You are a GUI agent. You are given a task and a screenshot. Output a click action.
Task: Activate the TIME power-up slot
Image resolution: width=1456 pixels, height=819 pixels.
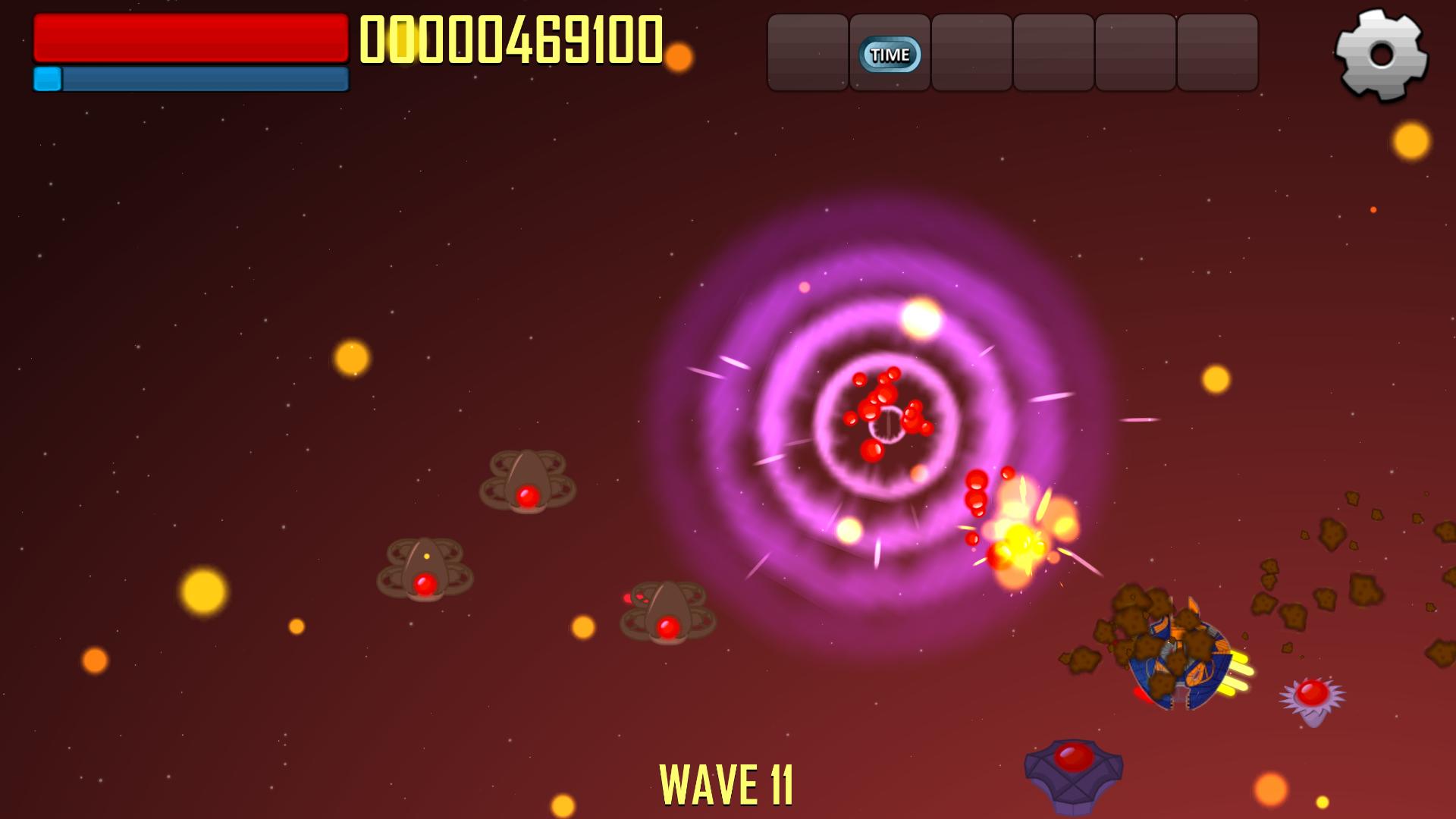tap(890, 54)
